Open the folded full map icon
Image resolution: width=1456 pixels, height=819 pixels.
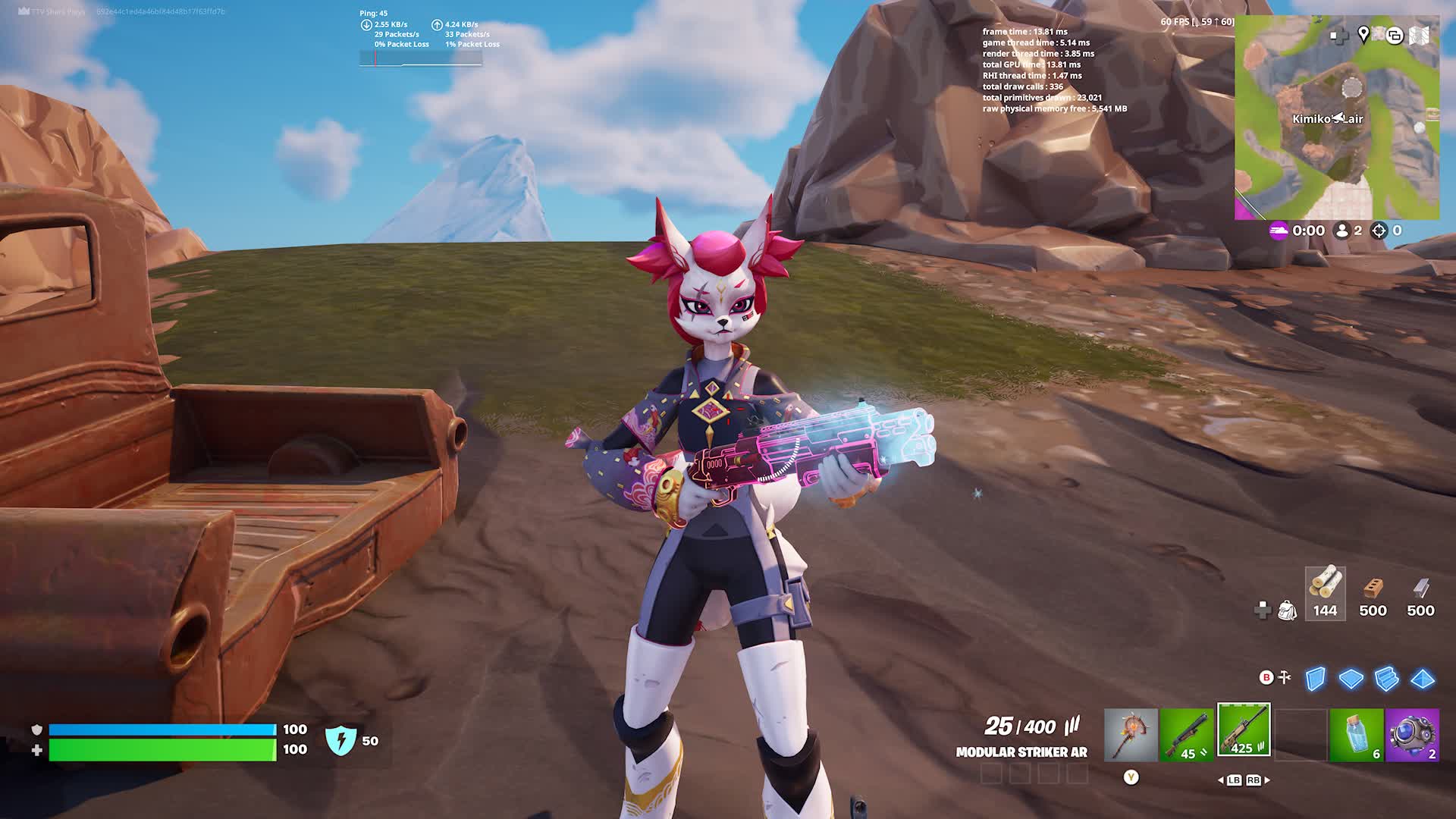tap(1420, 36)
